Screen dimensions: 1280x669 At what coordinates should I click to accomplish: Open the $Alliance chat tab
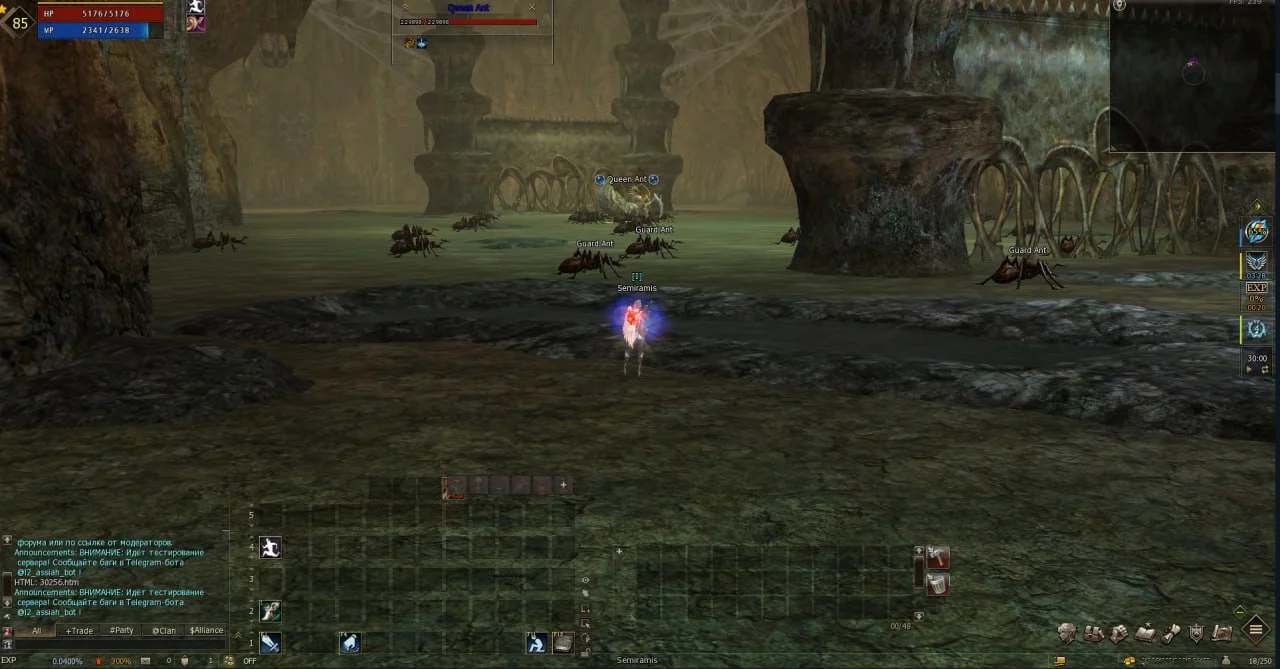[206, 631]
